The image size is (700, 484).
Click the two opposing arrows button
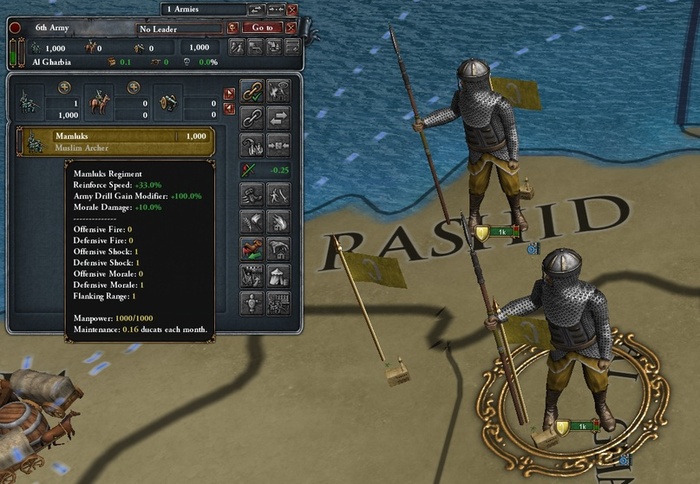coord(279,116)
